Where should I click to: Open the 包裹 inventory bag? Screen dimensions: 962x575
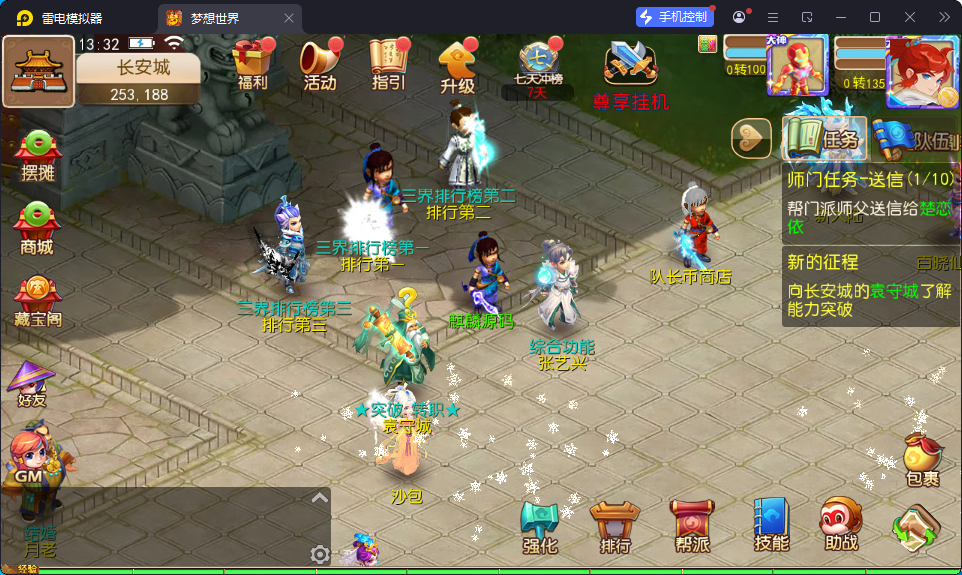pyautogui.click(x=922, y=460)
